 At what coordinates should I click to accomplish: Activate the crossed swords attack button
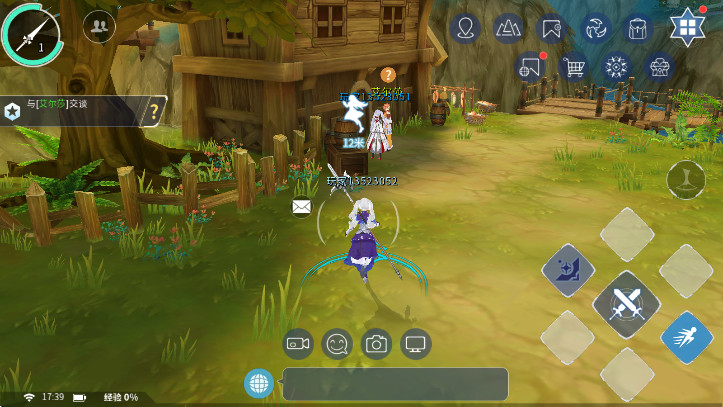[626, 303]
